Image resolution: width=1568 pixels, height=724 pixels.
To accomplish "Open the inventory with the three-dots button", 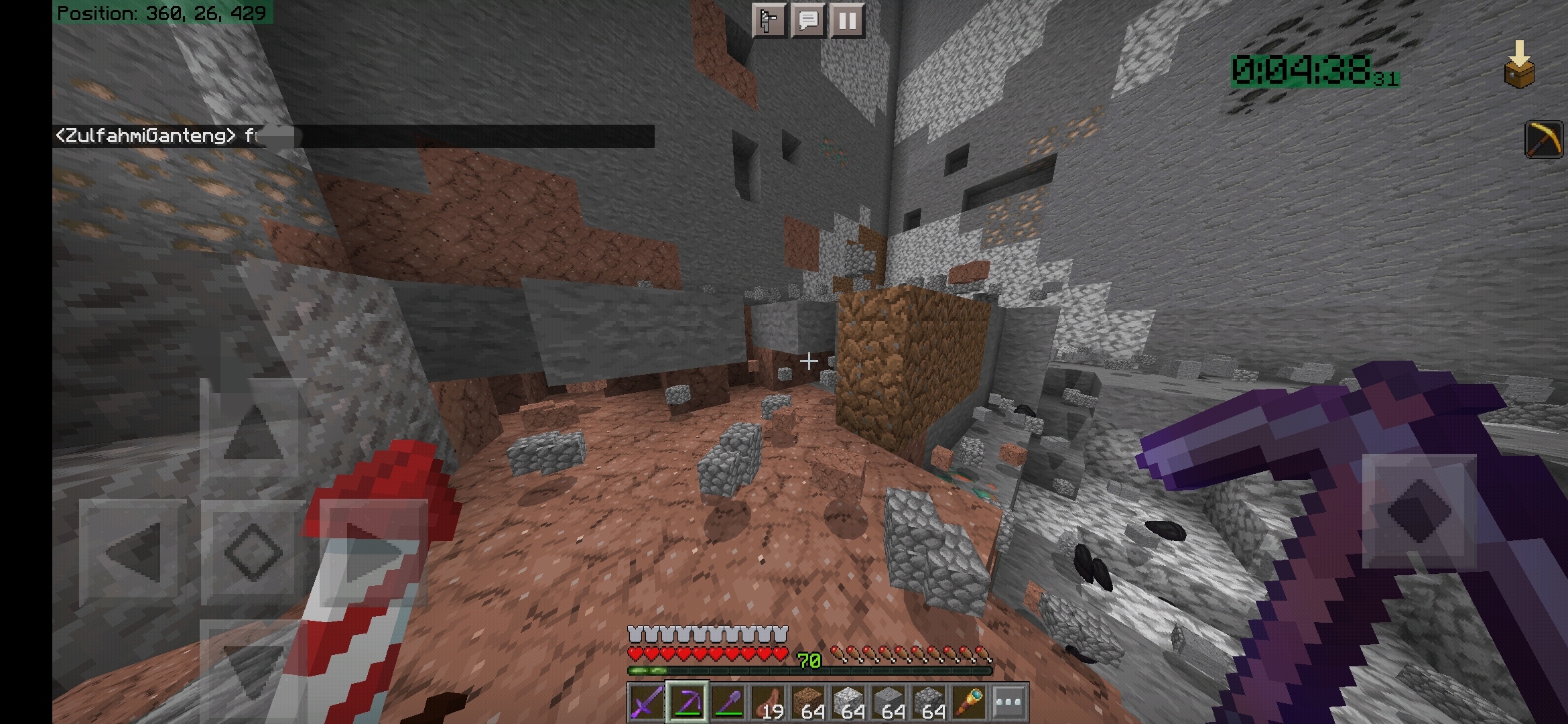I will pyautogui.click(x=1008, y=703).
